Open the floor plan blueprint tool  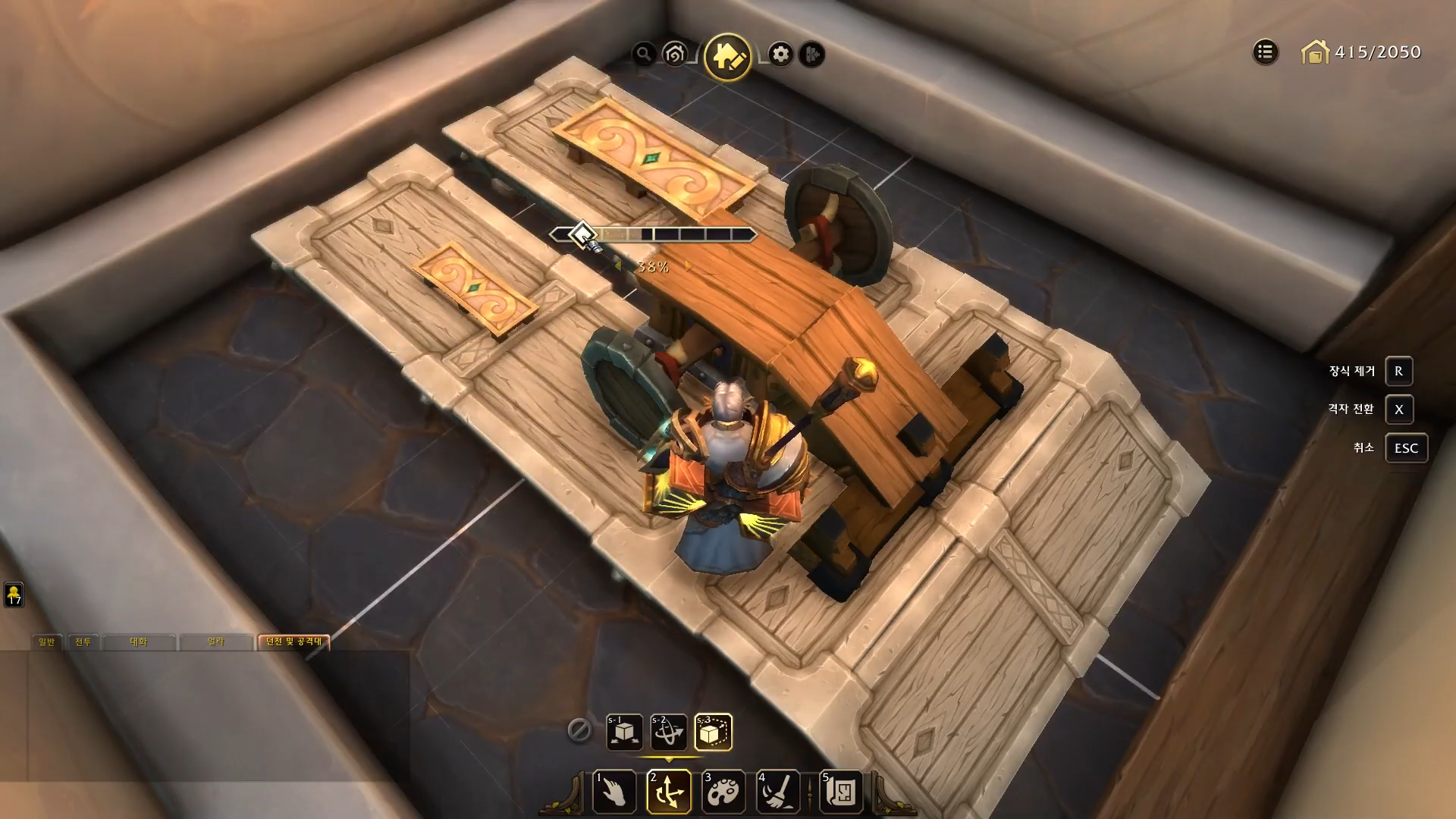842,792
